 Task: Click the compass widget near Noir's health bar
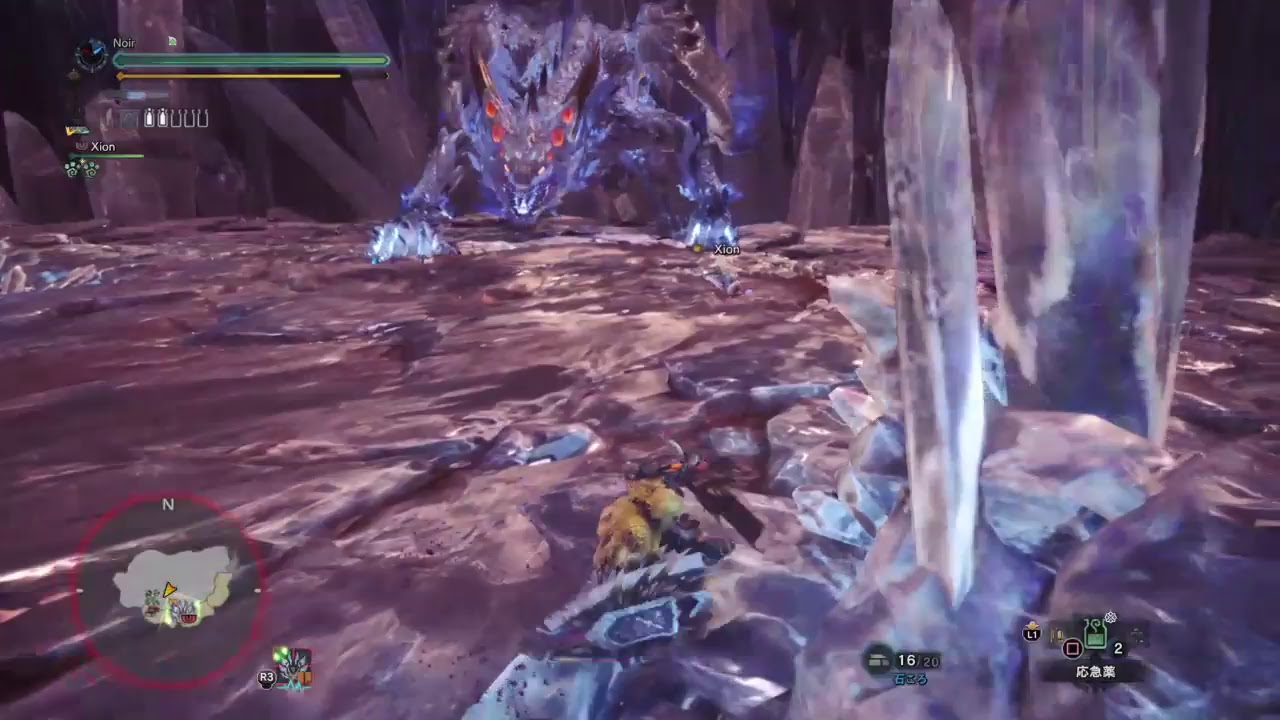[91, 53]
